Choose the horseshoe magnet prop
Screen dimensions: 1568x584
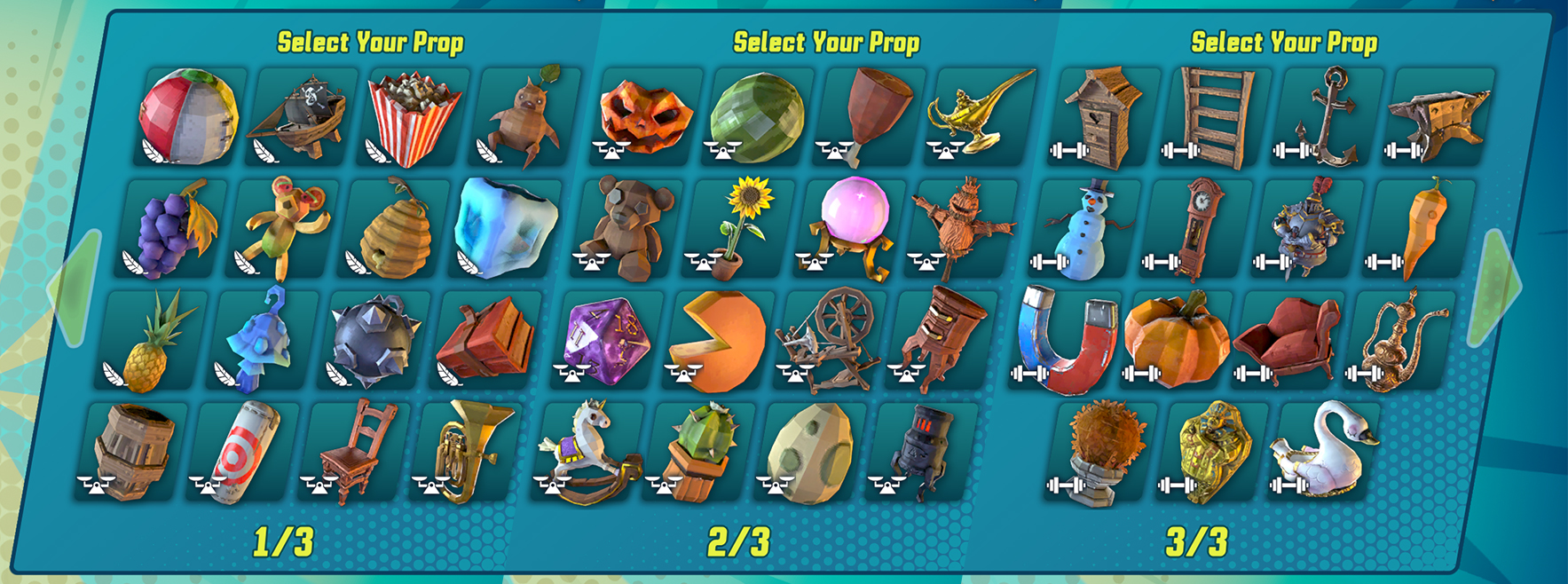1063,342
